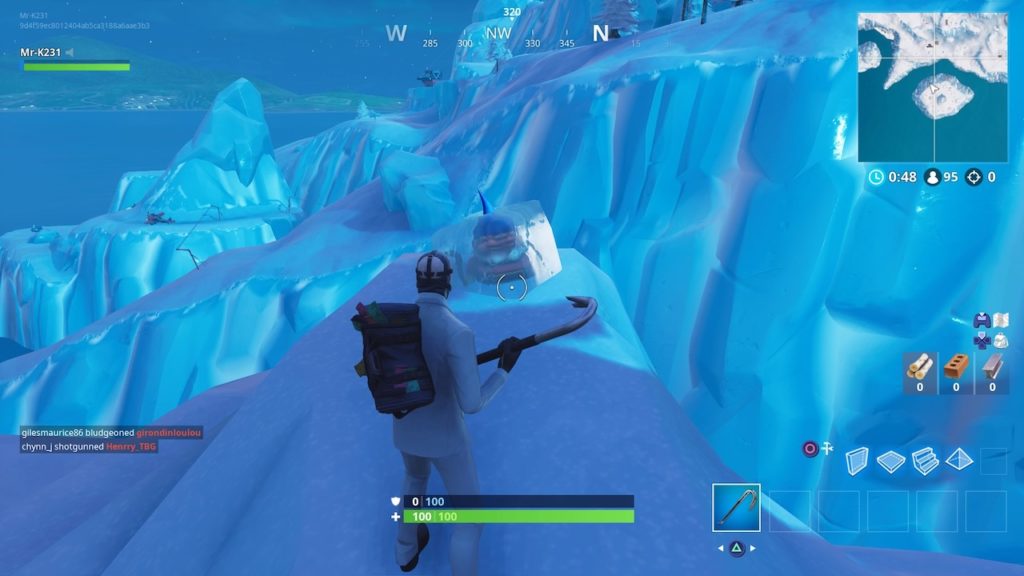Pick the stairs building piece
This screenshot has width=1024, height=576.
pos(925,460)
